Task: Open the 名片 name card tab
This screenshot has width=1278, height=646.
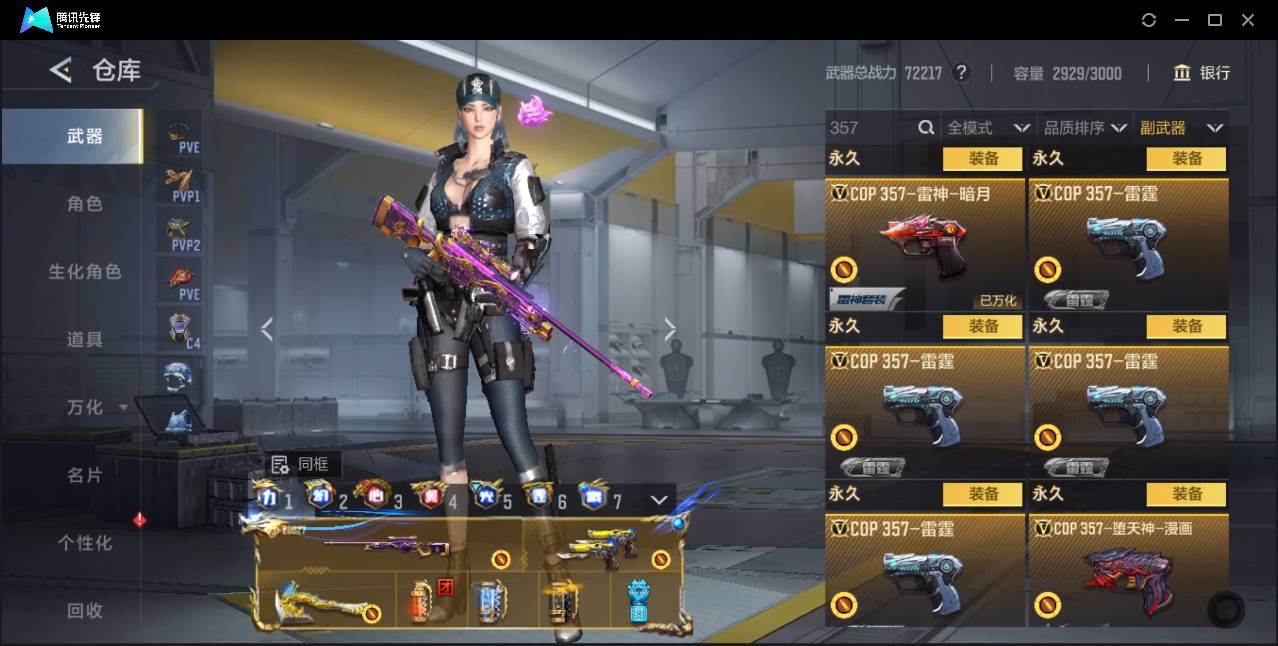Action: [x=85, y=475]
